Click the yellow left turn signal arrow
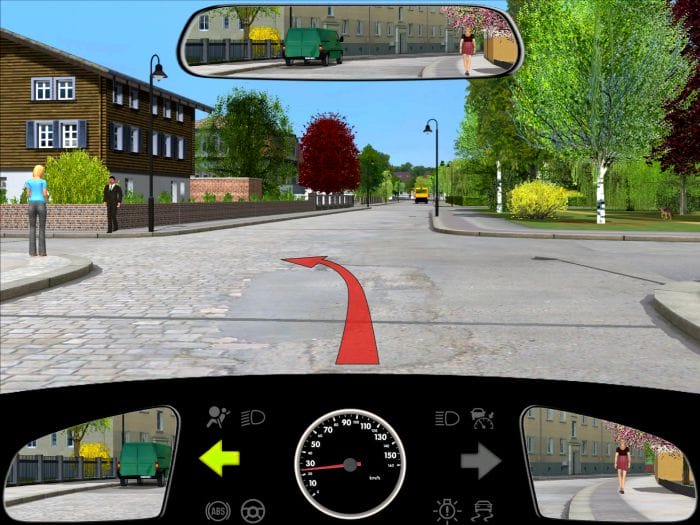 coord(220,459)
